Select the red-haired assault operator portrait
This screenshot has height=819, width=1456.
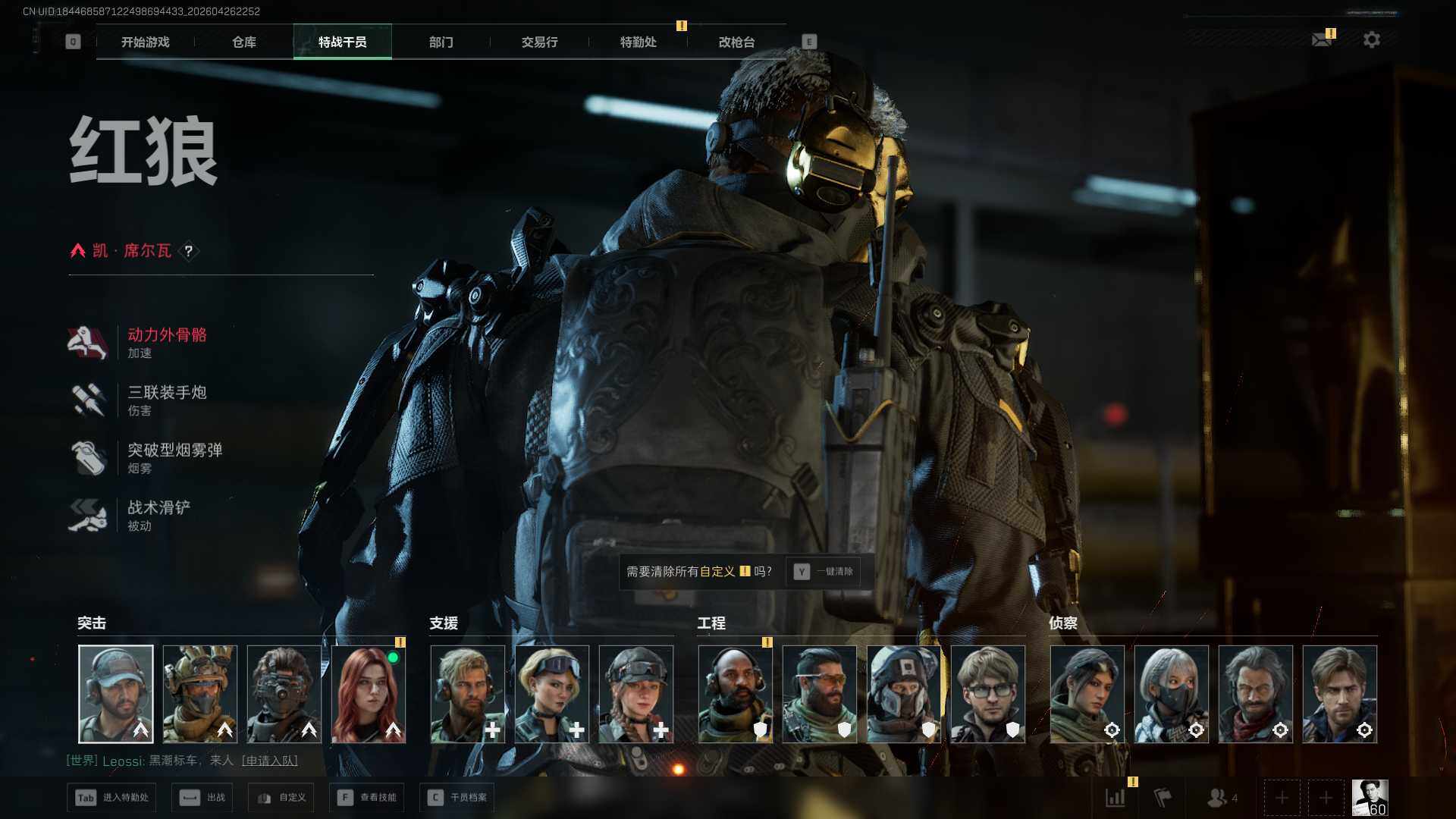[x=369, y=694]
